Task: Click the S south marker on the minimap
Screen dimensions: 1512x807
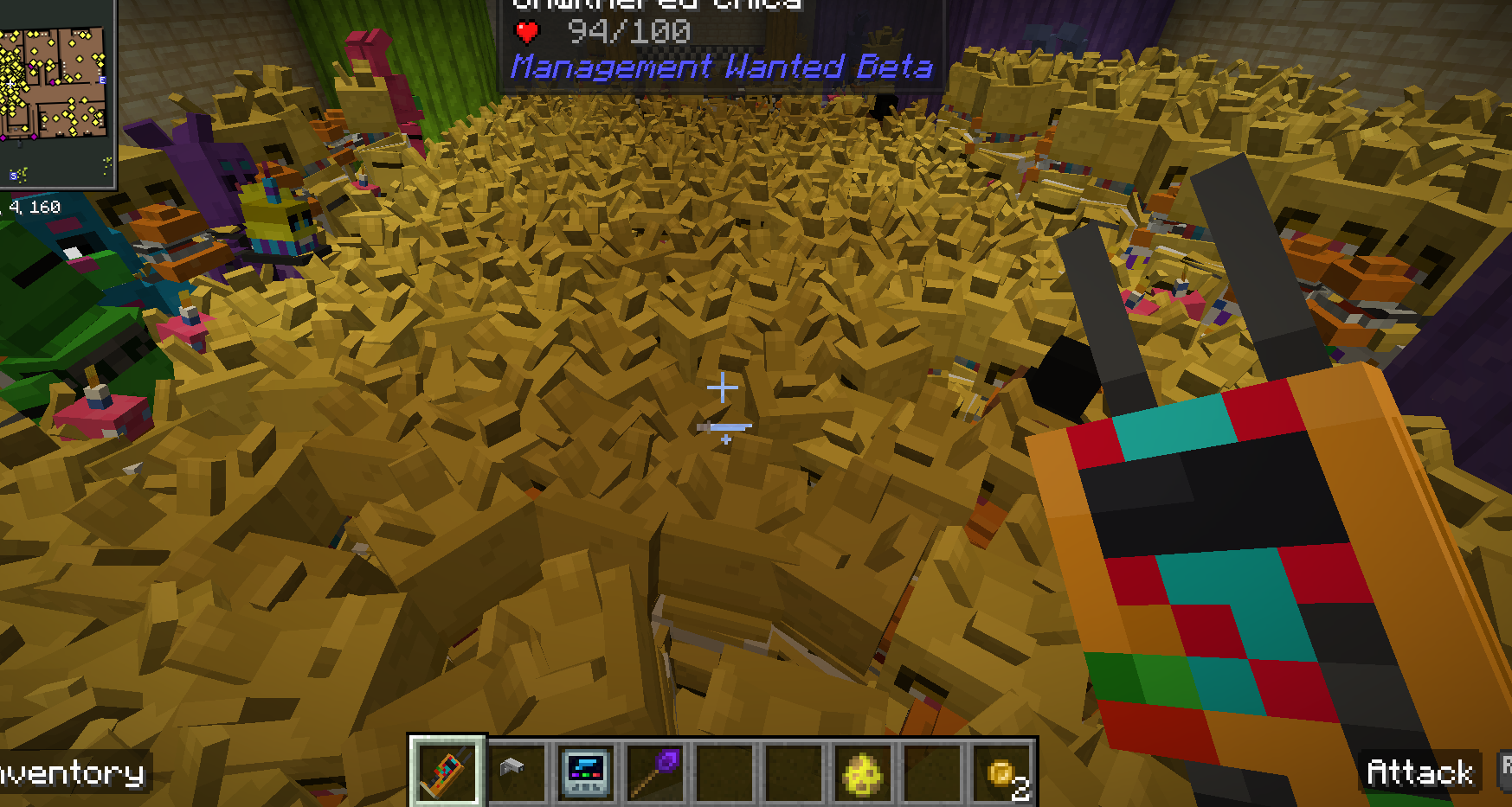Action: (x=13, y=176)
